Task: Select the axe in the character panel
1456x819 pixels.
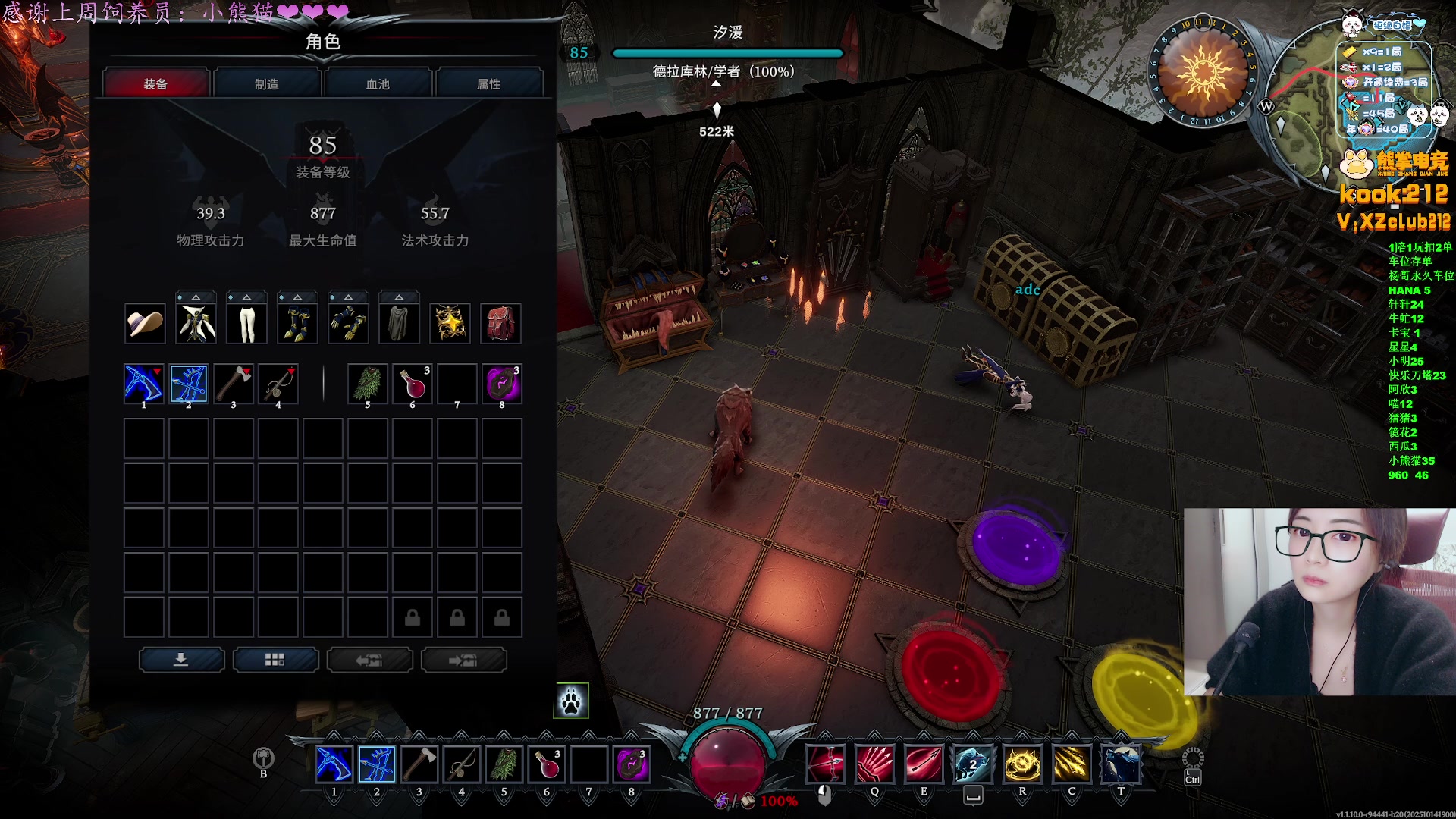Action: (x=234, y=384)
